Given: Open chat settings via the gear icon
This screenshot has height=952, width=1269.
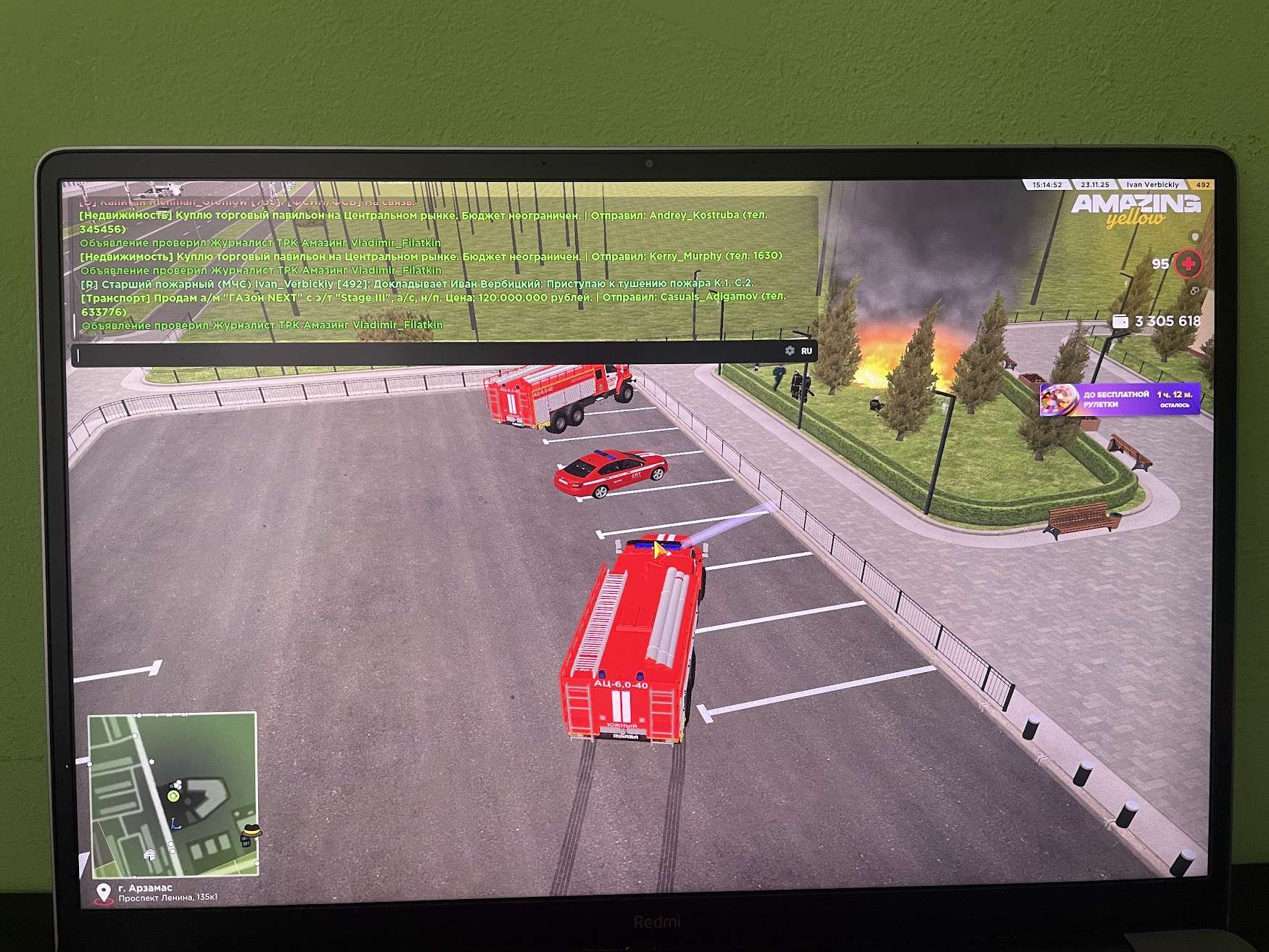Looking at the screenshot, I should (x=790, y=351).
